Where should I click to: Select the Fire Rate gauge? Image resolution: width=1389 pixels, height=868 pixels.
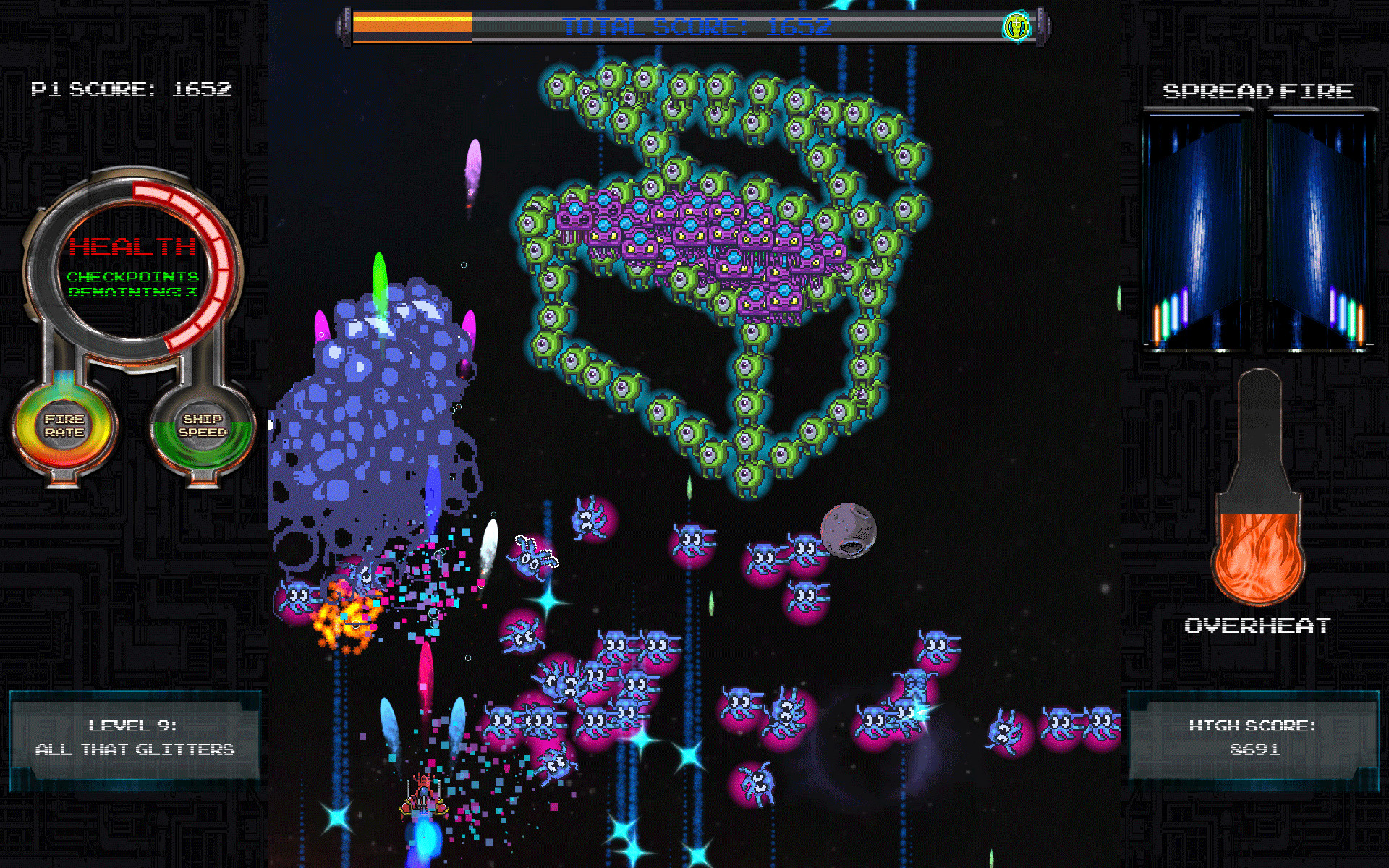point(65,427)
